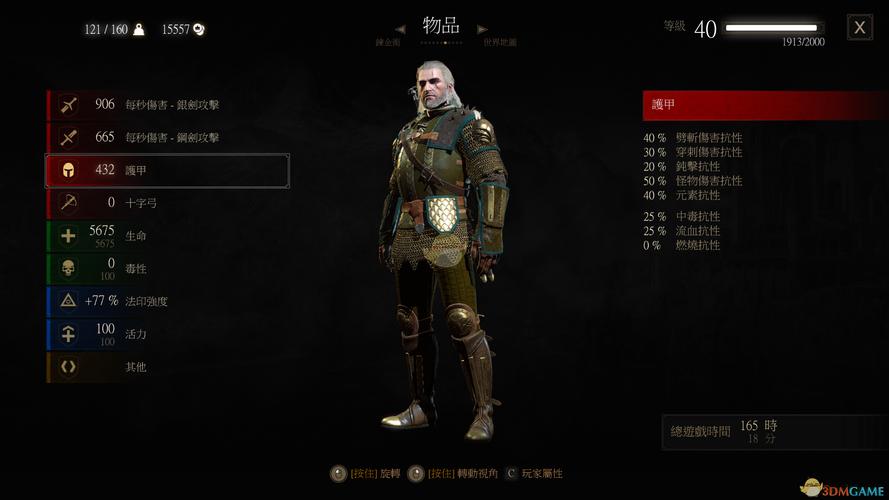Go to the previous menu with the left arrow
The width and height of the screenshot is (889, 500).
tap(399, 29)
